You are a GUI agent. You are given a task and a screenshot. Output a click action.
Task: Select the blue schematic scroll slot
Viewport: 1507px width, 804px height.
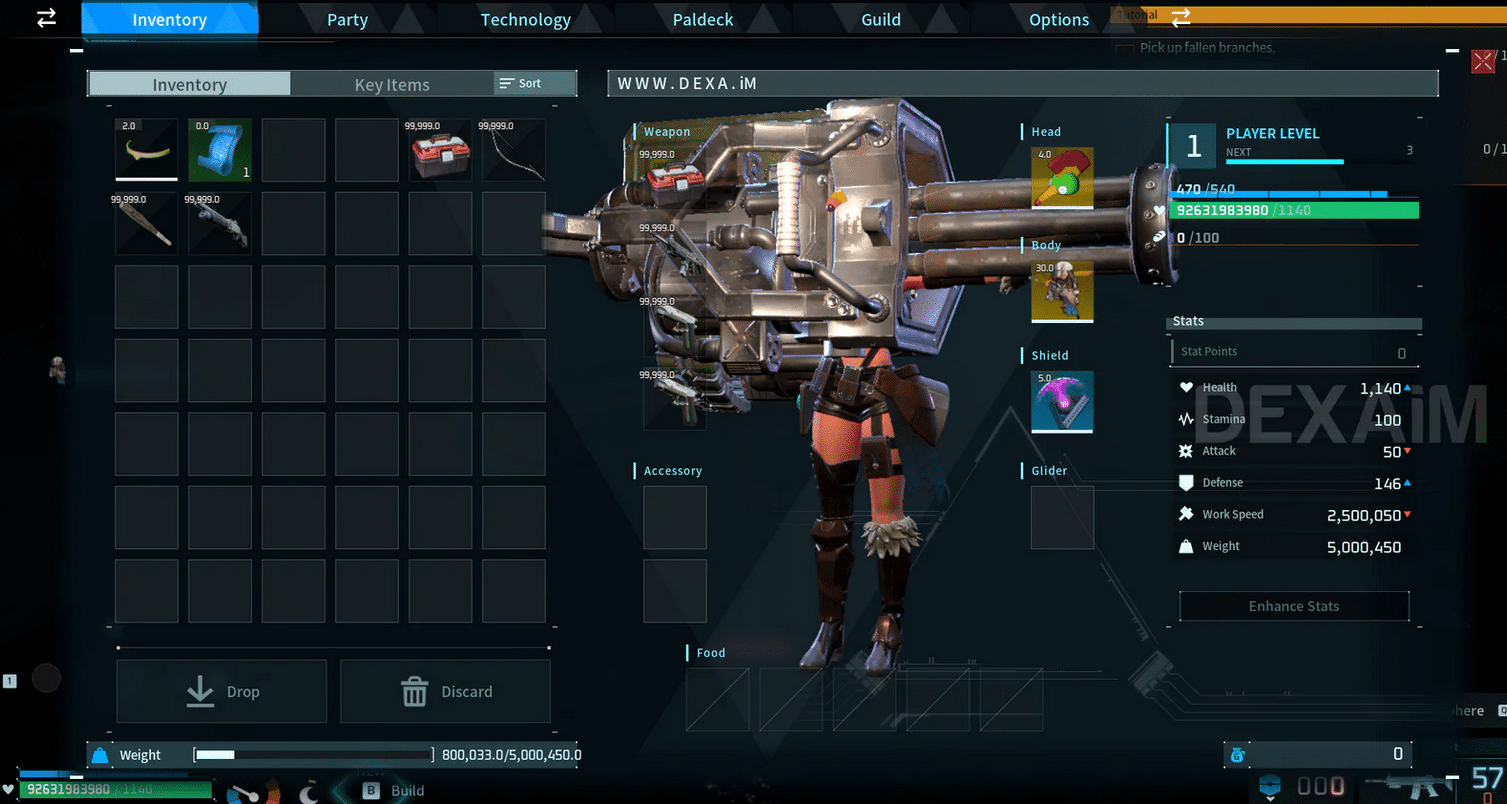click(x=220, y=150)
